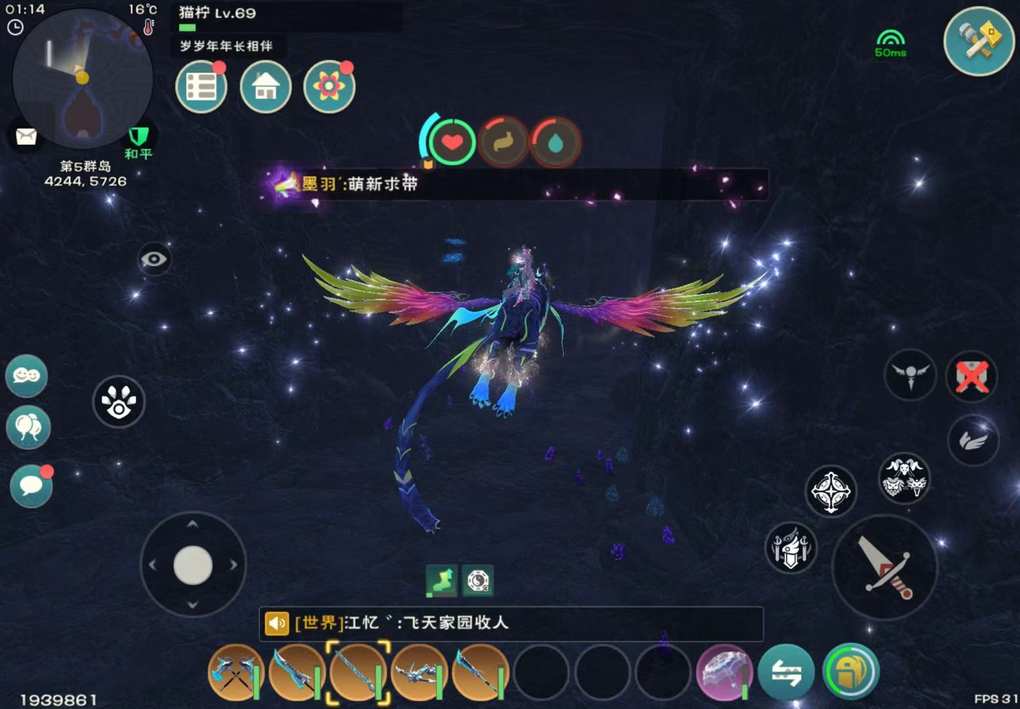Open the flower event icon
The width and height of the screenshot is (1020, 709).
[x=329, y=87]
